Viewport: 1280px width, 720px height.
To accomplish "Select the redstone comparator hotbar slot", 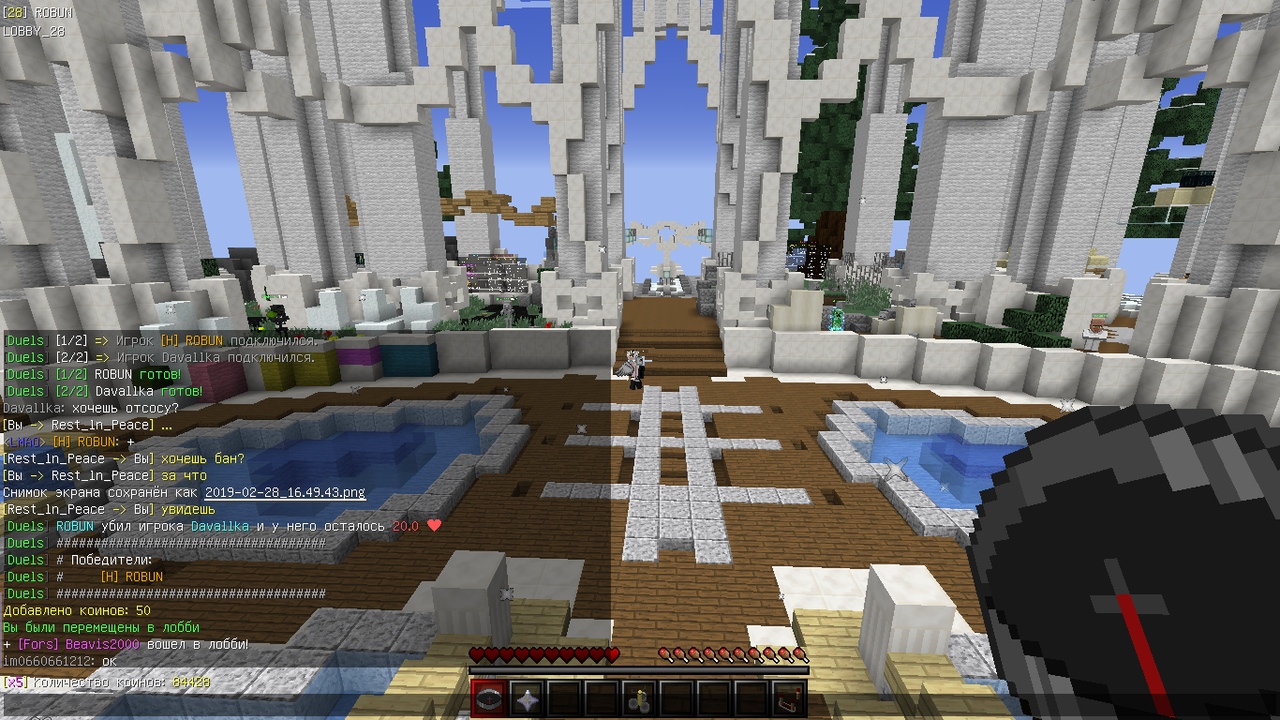I will pos(789,699).
